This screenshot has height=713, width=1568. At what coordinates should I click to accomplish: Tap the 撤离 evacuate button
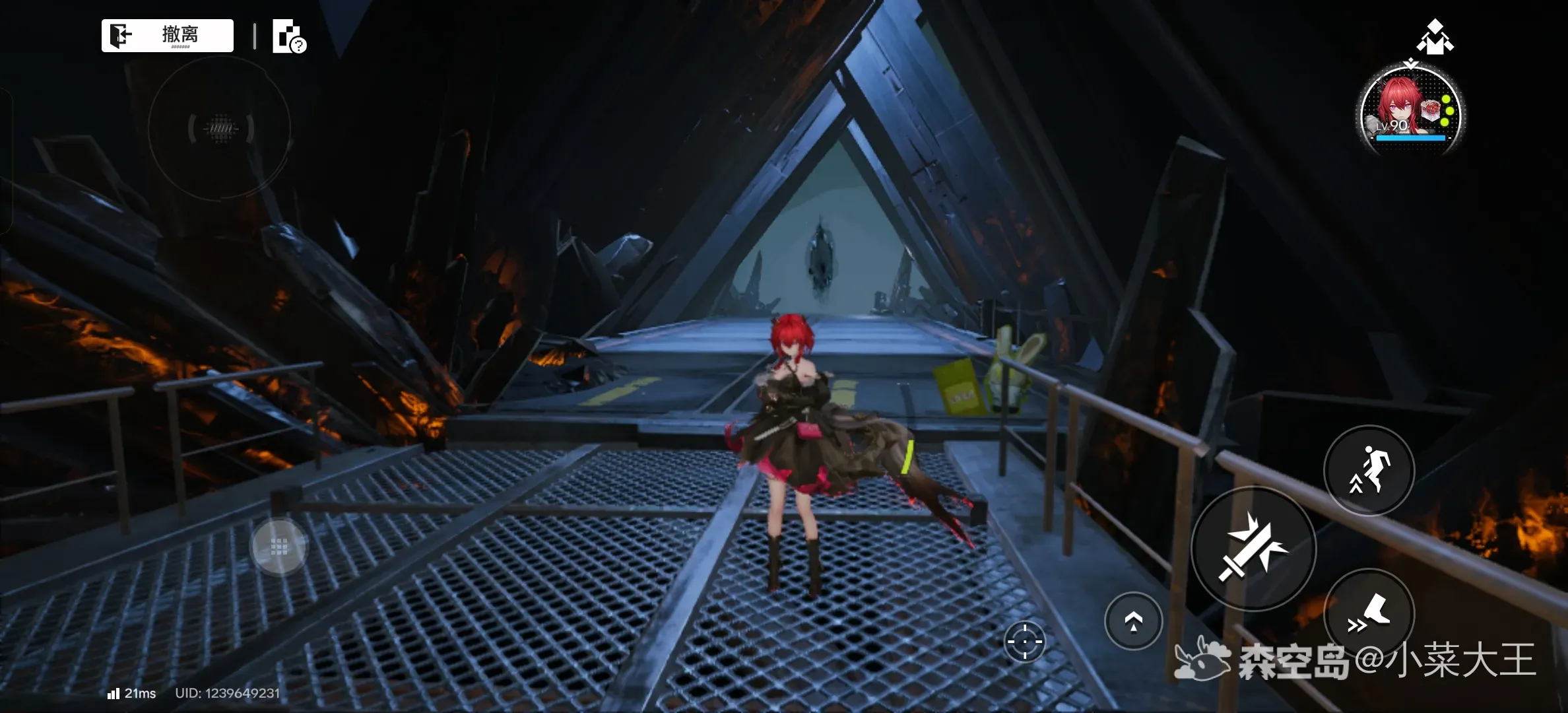(168, 36)
